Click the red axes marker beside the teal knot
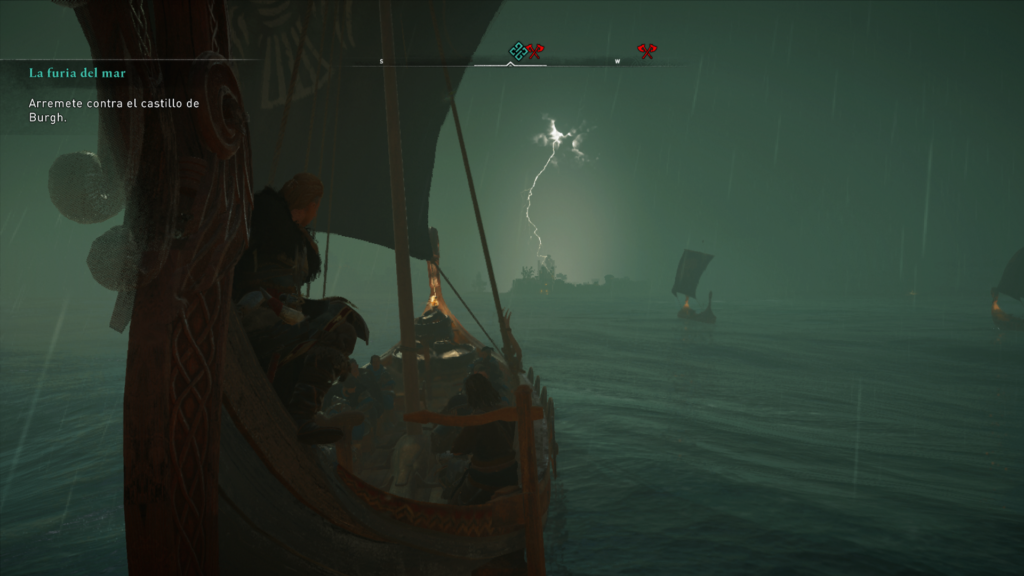Viewport: 1024px width, 576px height. (536, 50)
